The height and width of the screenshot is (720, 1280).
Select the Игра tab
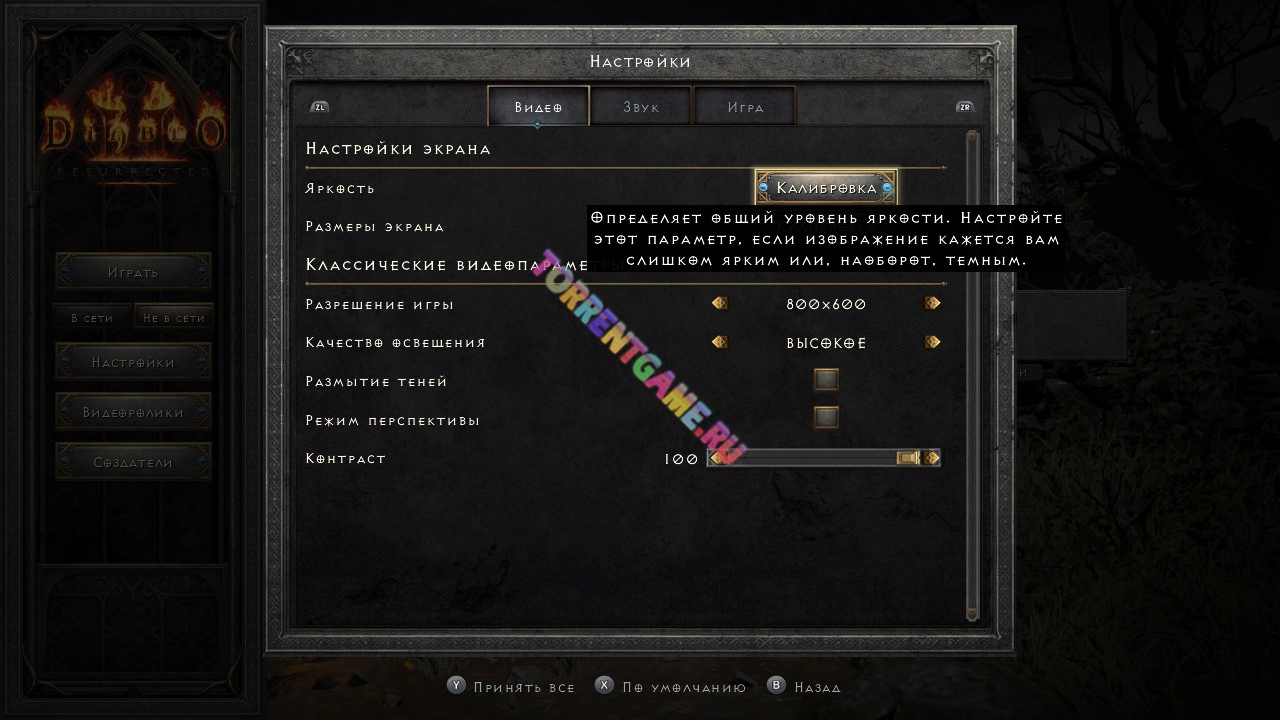(x=745, y=106)
